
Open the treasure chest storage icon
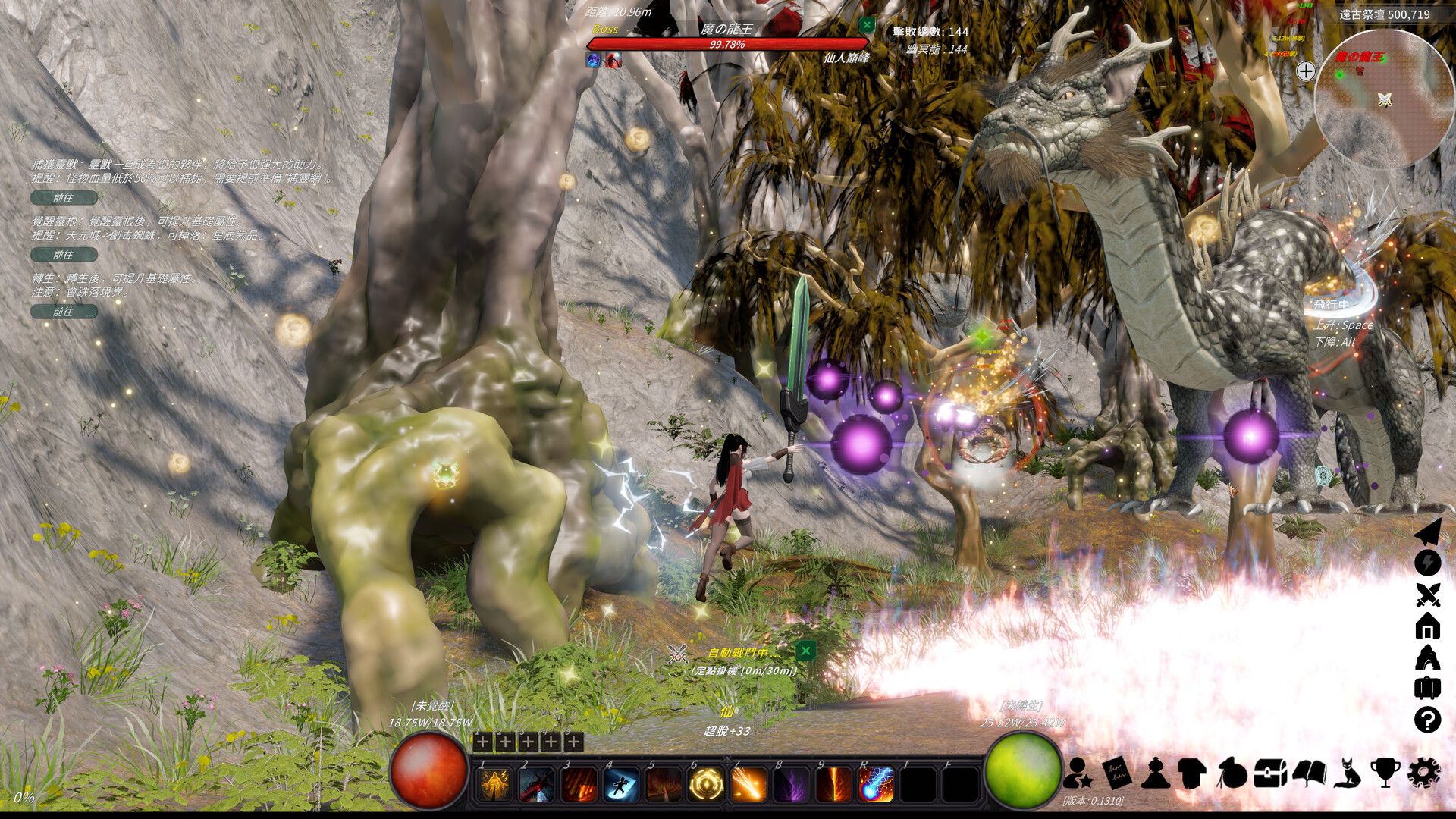1270,773
